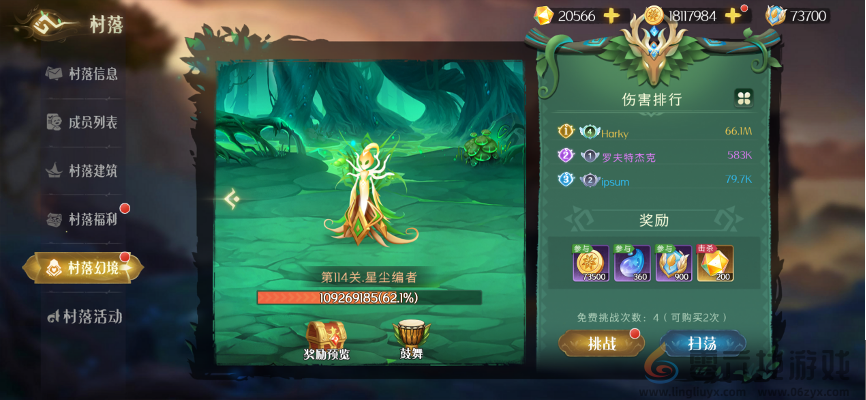Open the 奖励预览 reward preview chest
866x400 pixels.
pyautogui.click(x=329, y=339)
